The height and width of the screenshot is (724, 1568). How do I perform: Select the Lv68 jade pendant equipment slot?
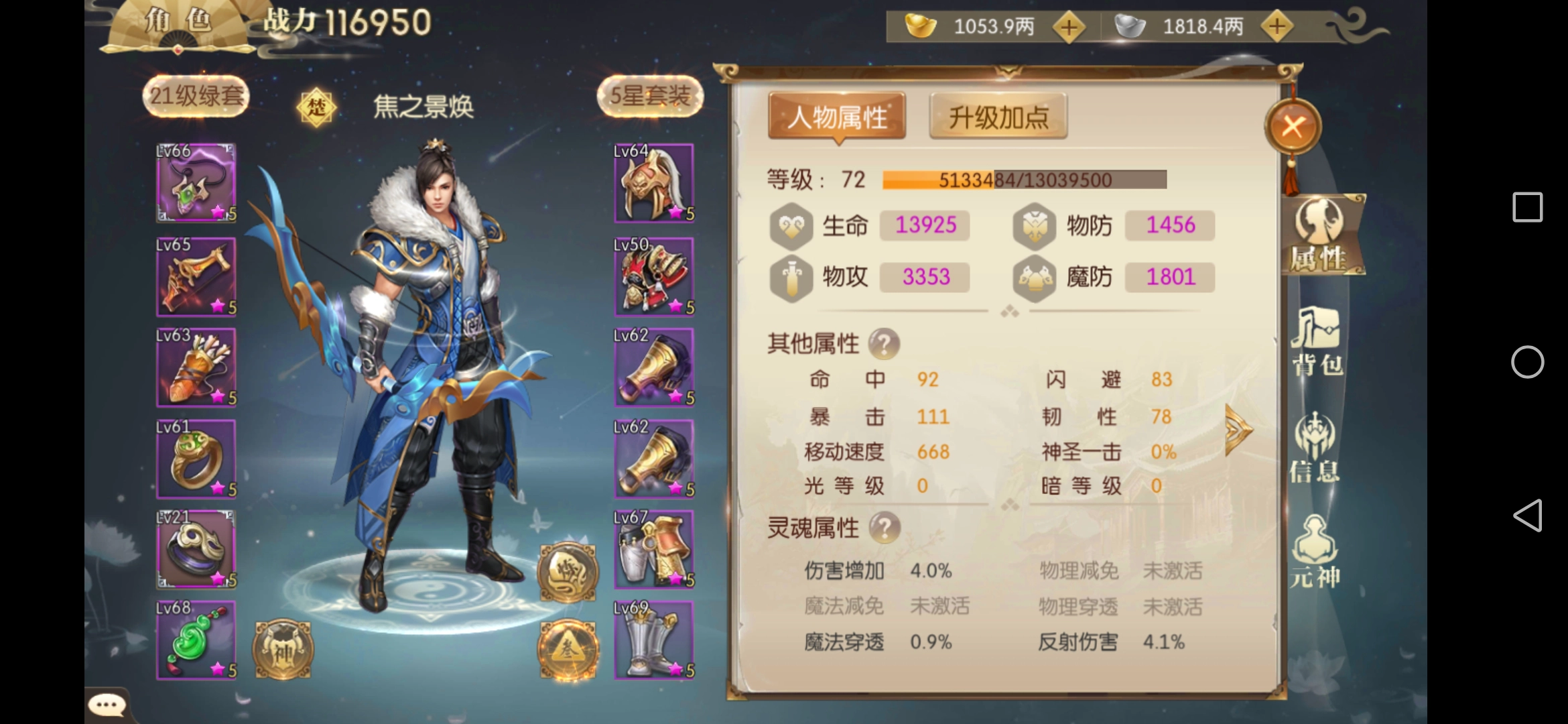[195, 640]
